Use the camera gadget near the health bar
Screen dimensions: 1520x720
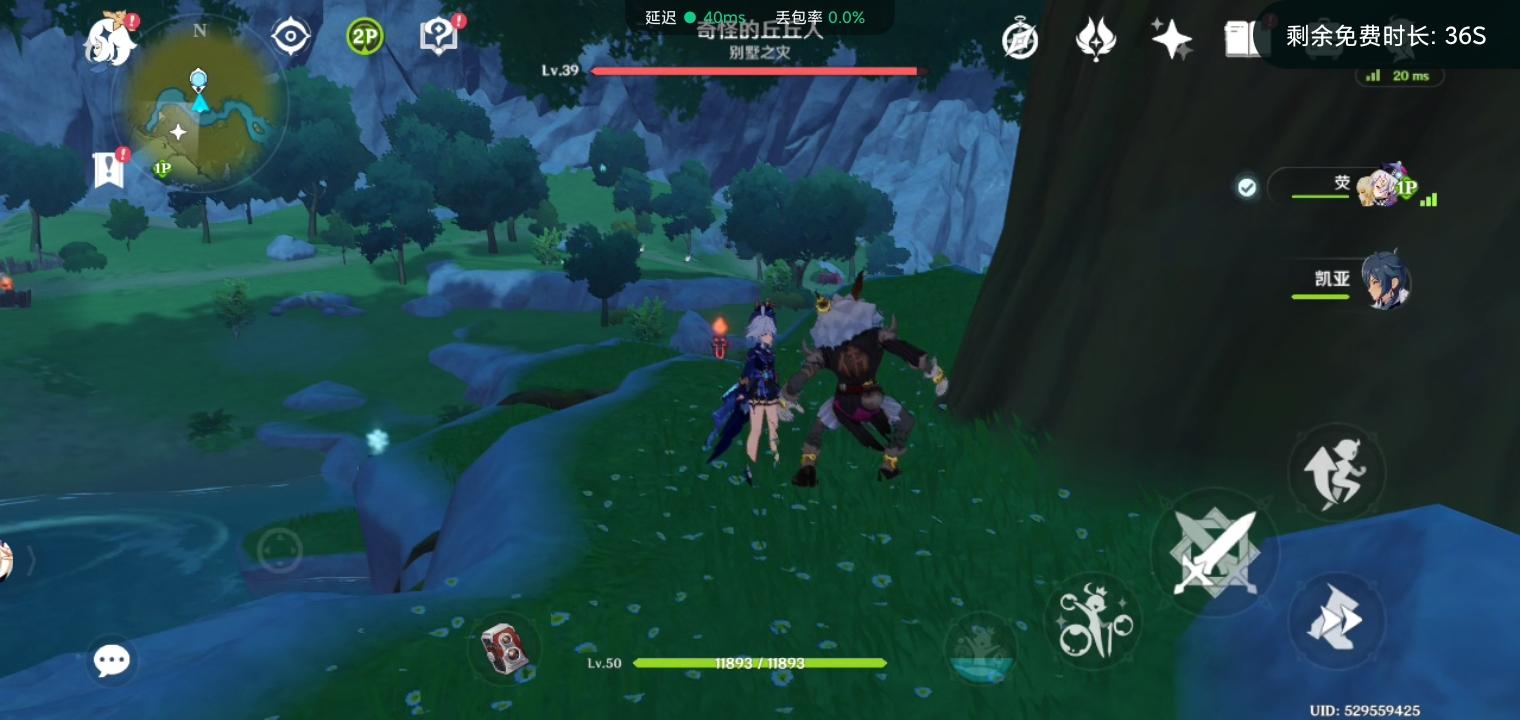click(506, 649)
